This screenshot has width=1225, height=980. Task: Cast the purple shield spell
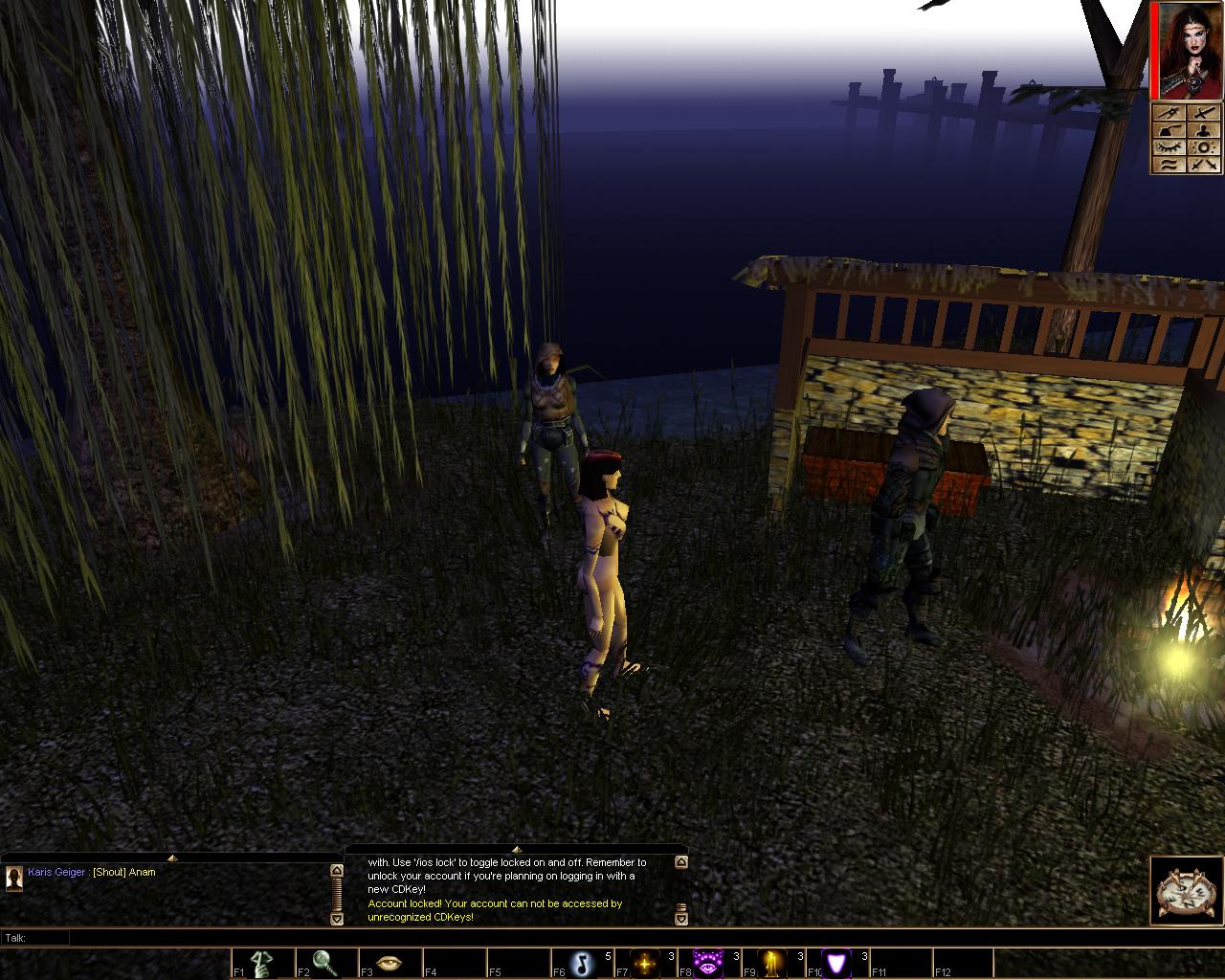pyautogui.click(x=837, y=963)
